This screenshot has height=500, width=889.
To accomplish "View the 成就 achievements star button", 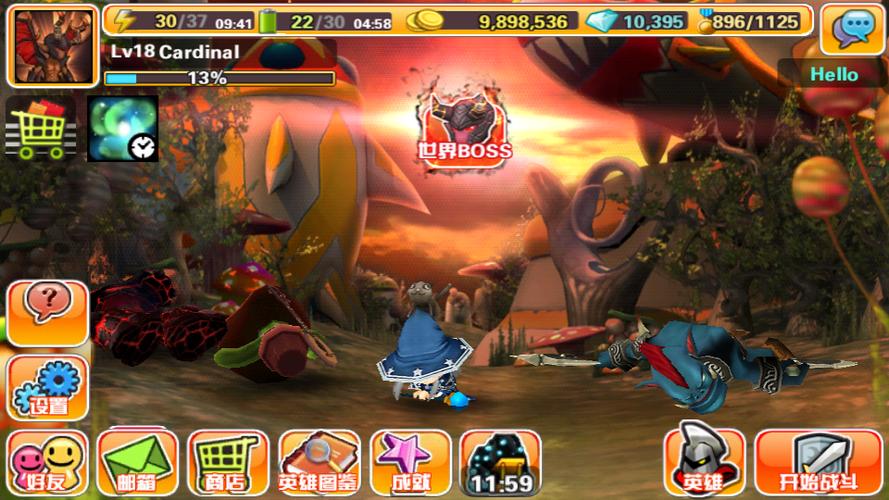I will click(410, 463).
